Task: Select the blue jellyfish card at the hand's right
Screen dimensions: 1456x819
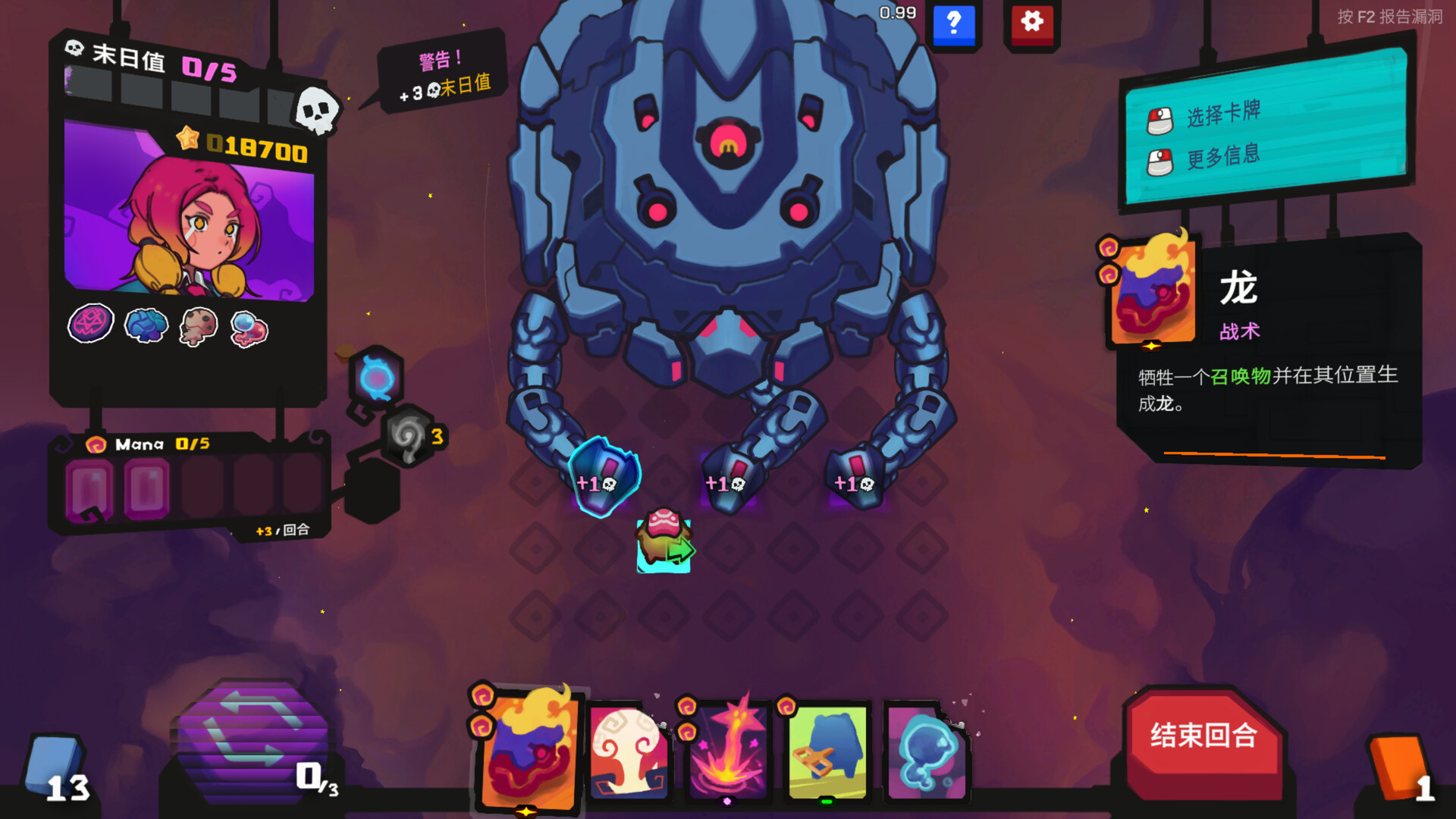Action: (929, 751)
